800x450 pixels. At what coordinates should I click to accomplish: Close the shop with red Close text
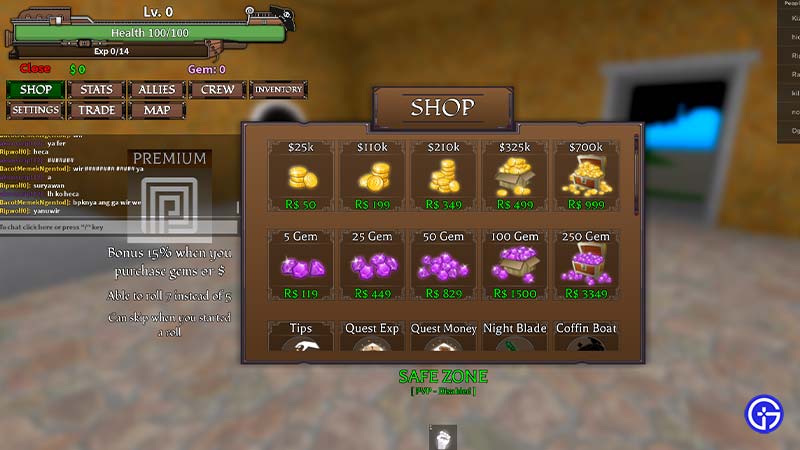pyautogui.click(x=35, y=69)
